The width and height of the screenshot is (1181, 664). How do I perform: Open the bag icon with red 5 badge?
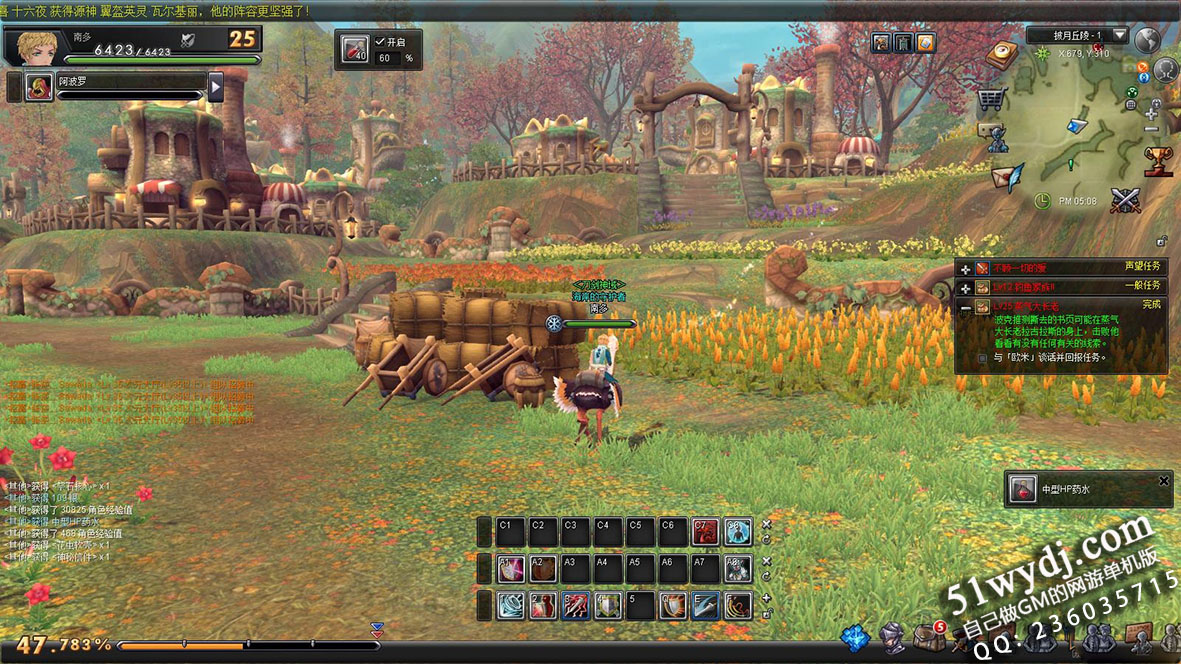tap(925, 636)
